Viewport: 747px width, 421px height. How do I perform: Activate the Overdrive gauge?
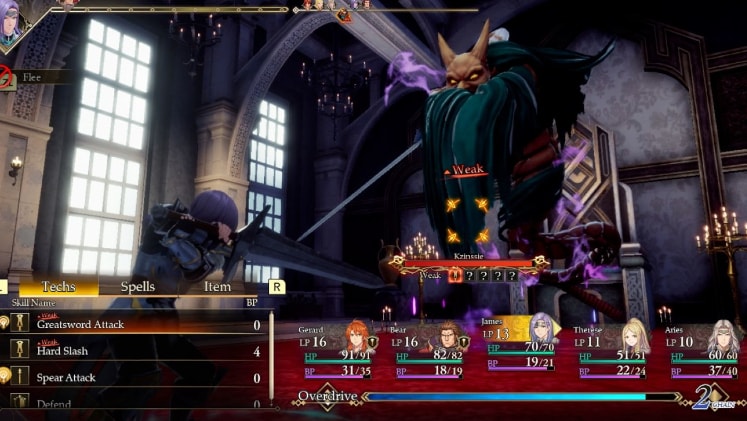[500, 397]
